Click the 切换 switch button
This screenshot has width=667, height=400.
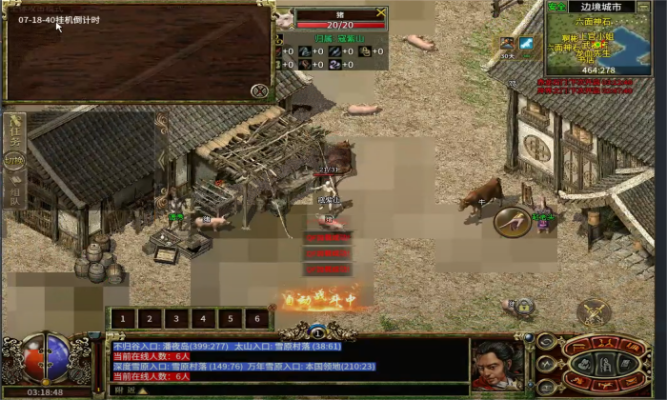(15, 159)
